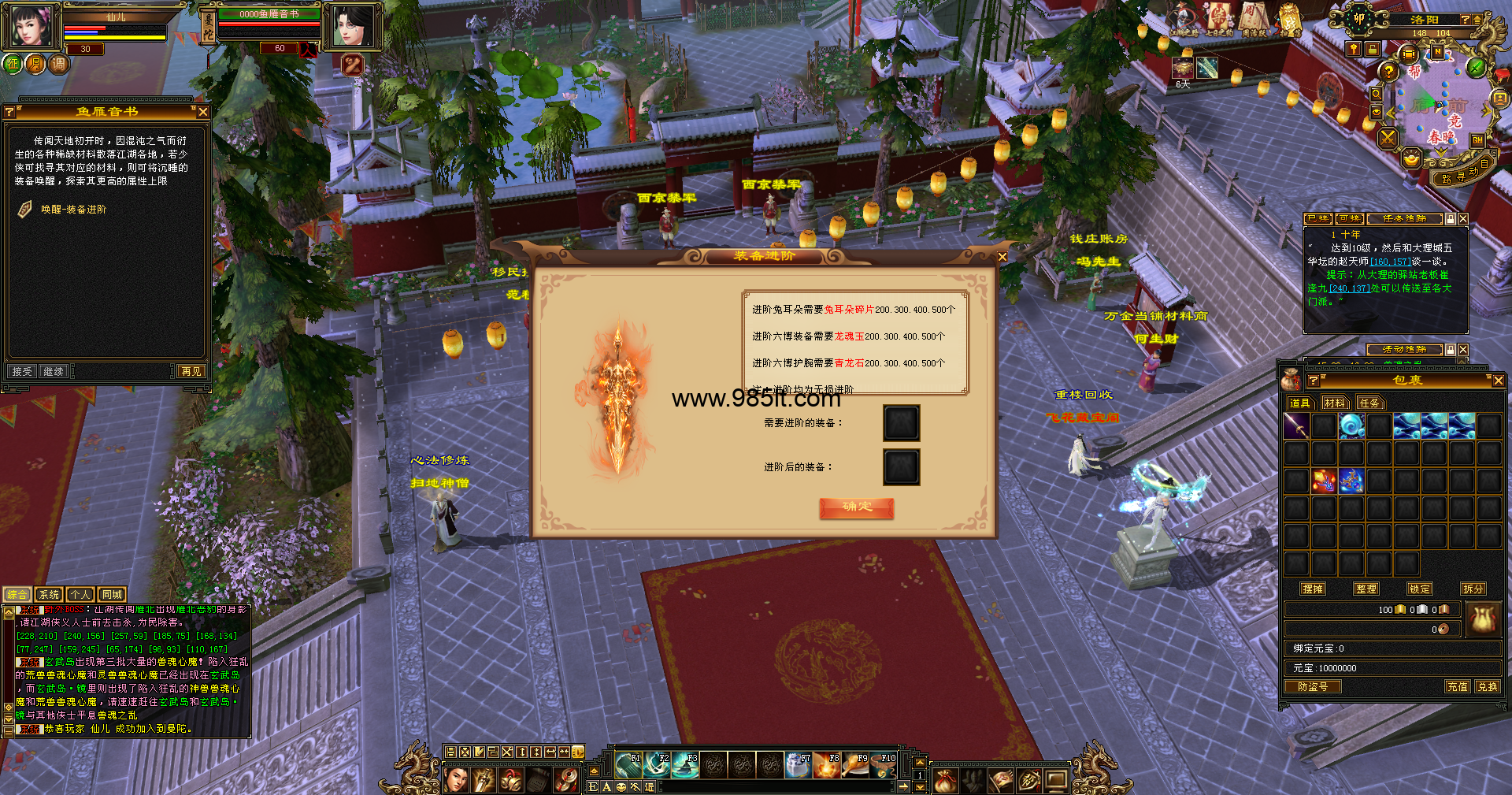Show the 同城 chat channel

(112, 595)
